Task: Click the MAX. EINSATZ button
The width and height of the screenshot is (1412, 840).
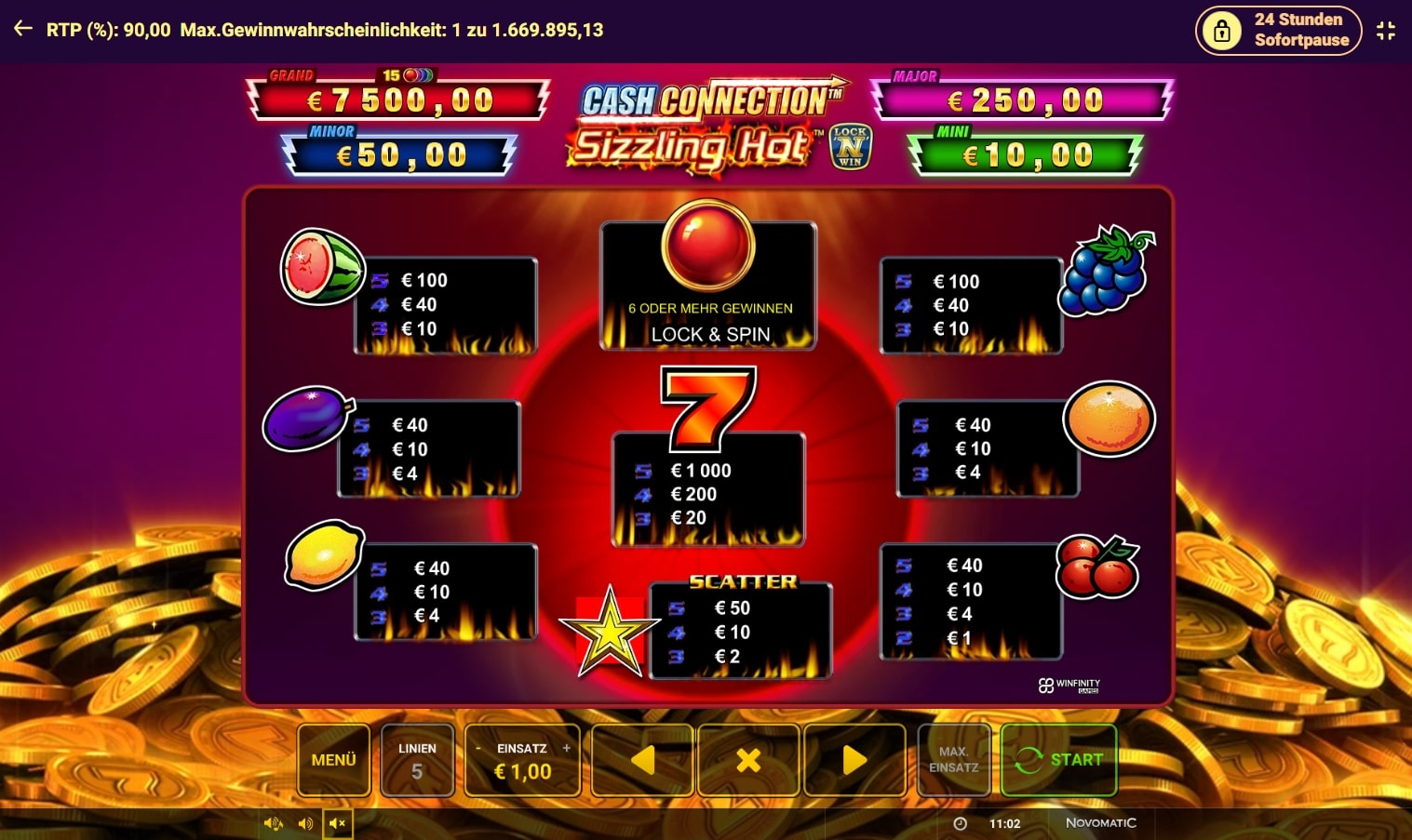Action: (953, 759)
